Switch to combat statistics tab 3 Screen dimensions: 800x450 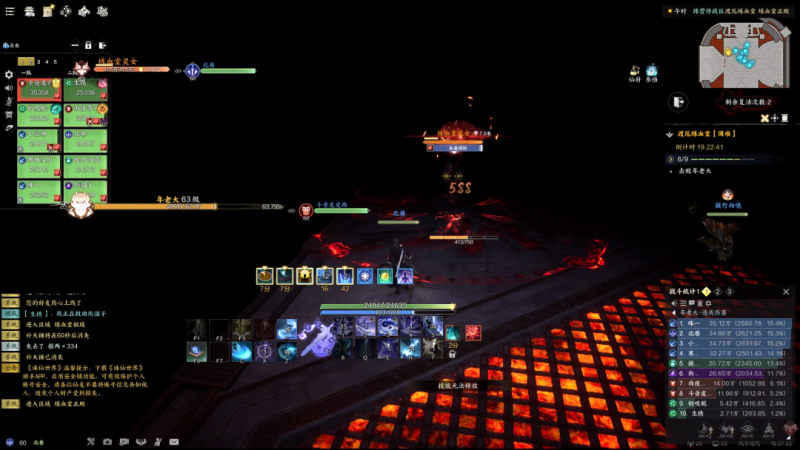729,292
